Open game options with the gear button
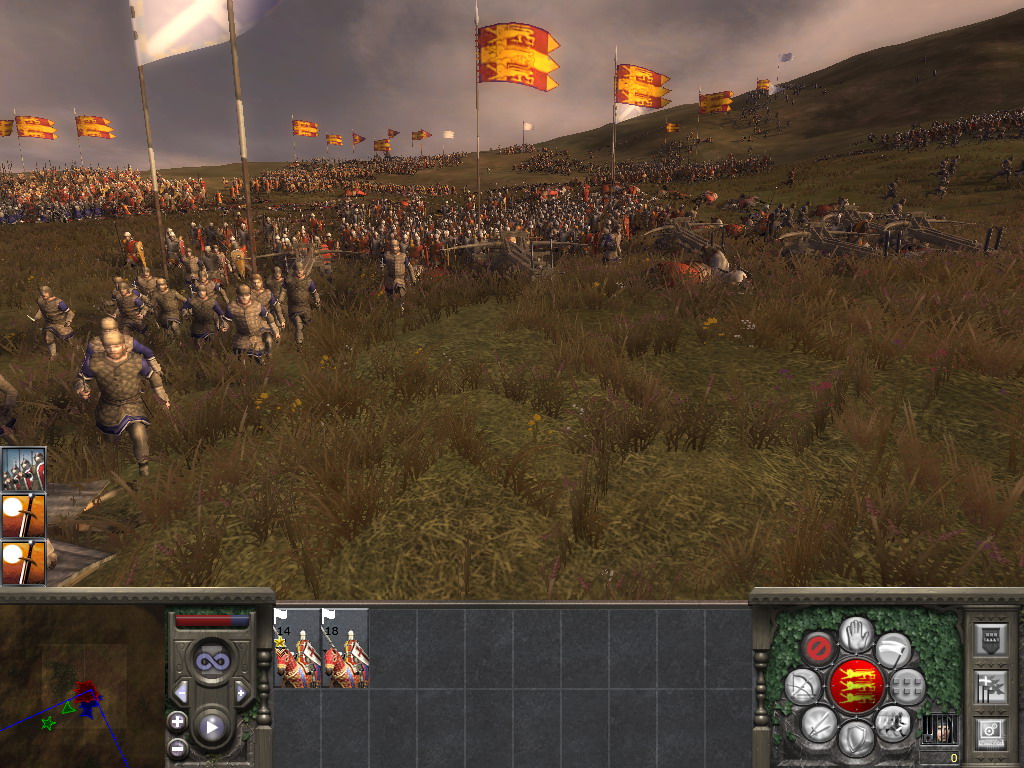1024x768 pixels. [990, 733]
